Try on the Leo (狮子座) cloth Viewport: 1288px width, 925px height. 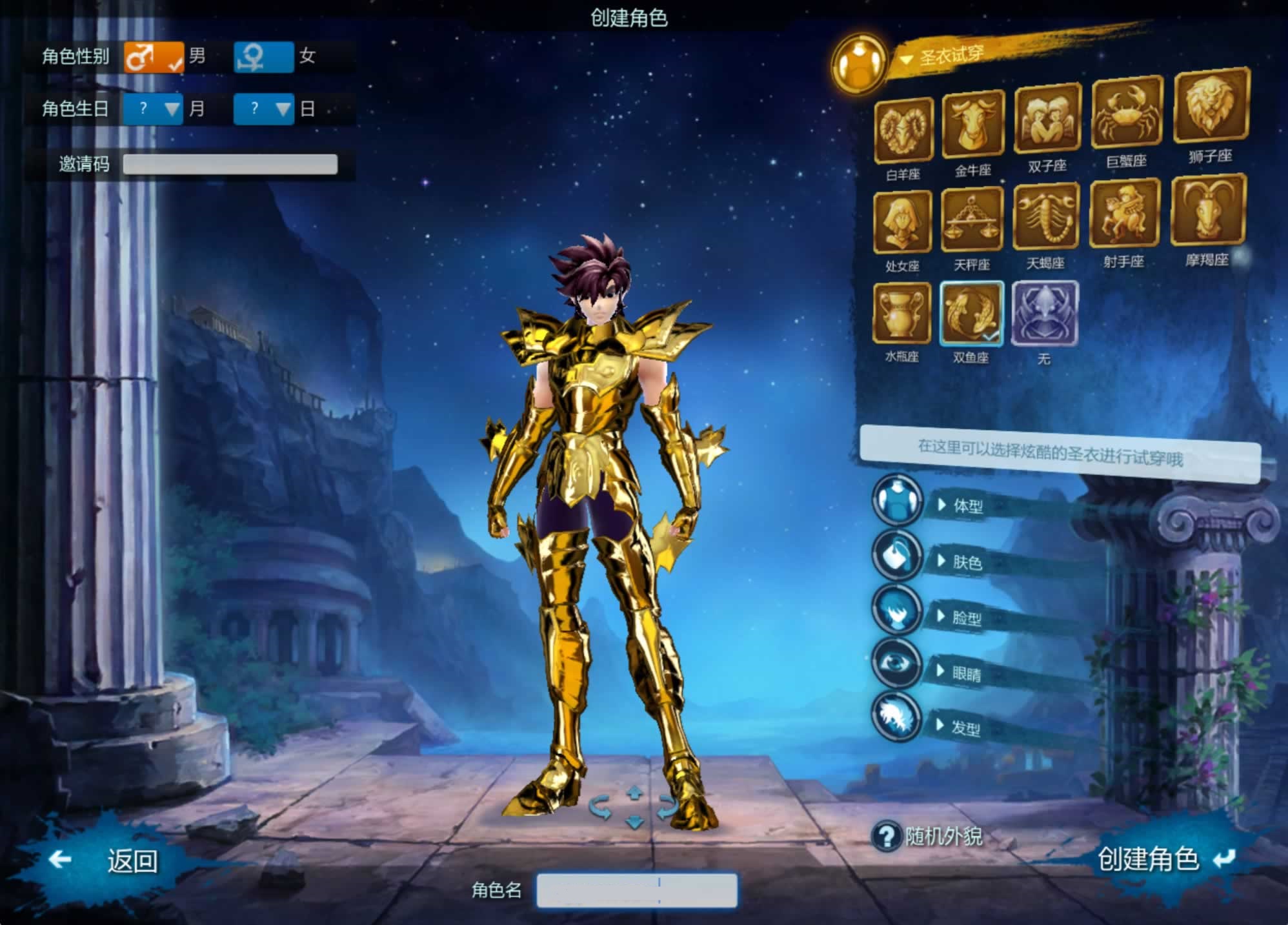click(1211, 106)
